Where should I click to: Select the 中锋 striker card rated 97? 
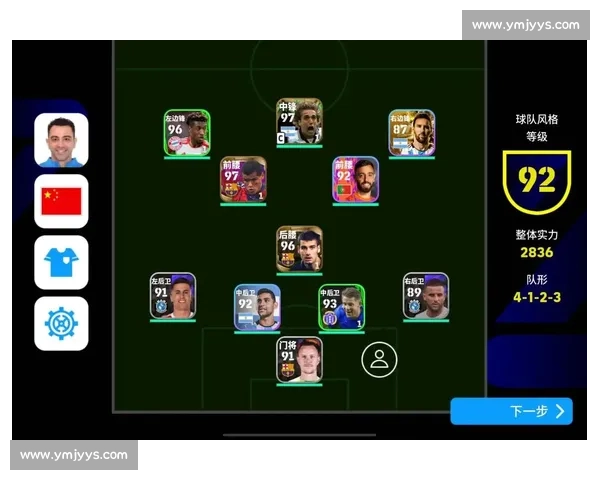click(x=299, y=121)
